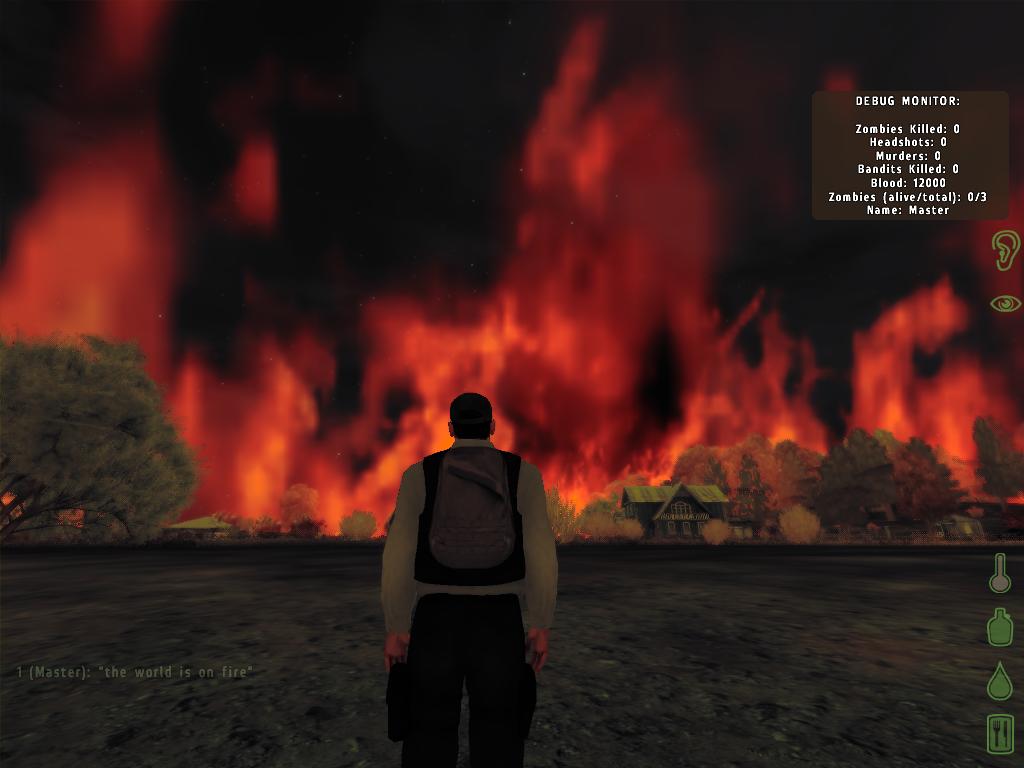Select the thermometer temperature icon
This screenshot has width=1024, height=768.
click(999, 573)
